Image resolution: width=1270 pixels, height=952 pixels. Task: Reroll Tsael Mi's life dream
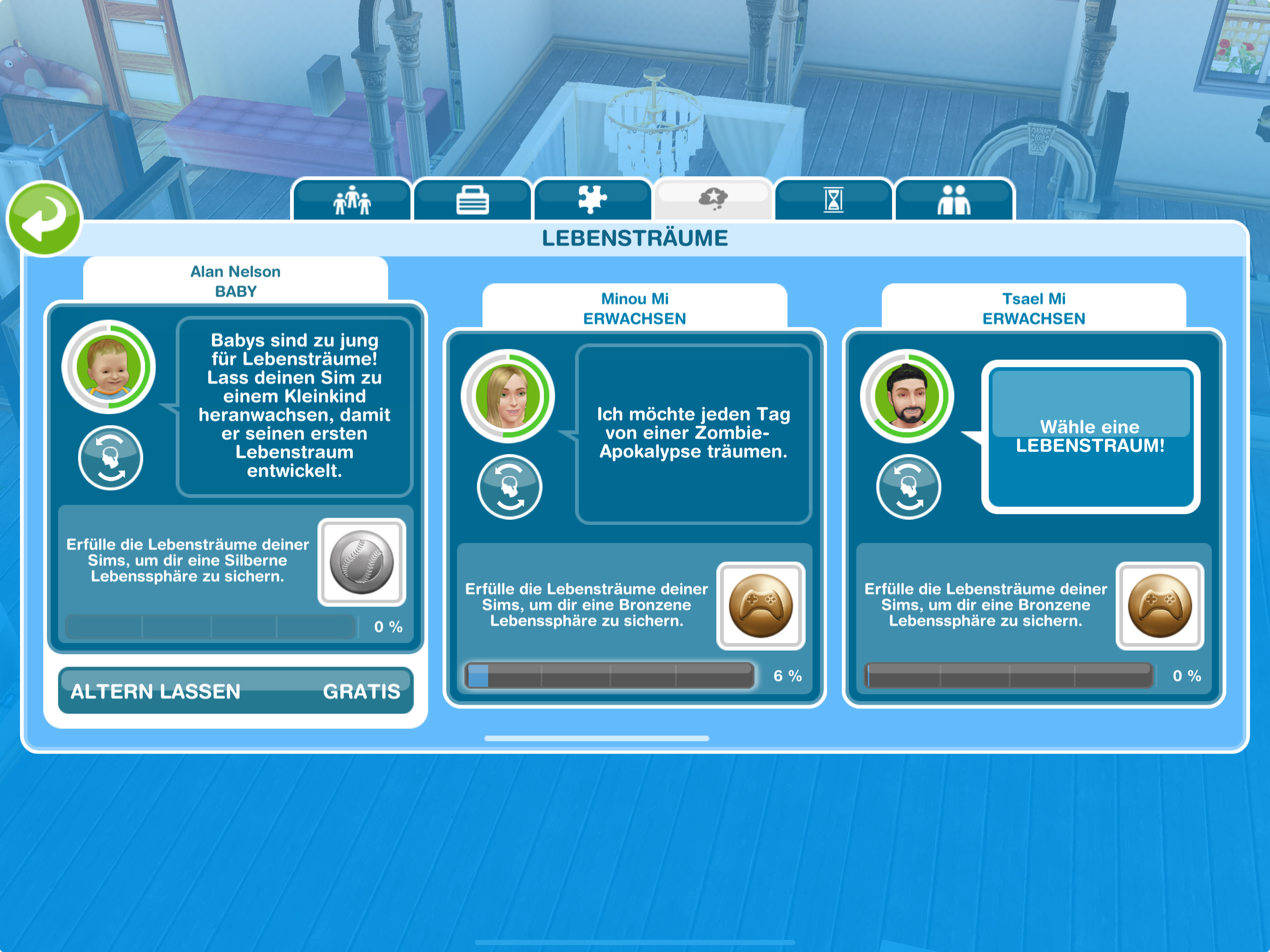[908, 487]
